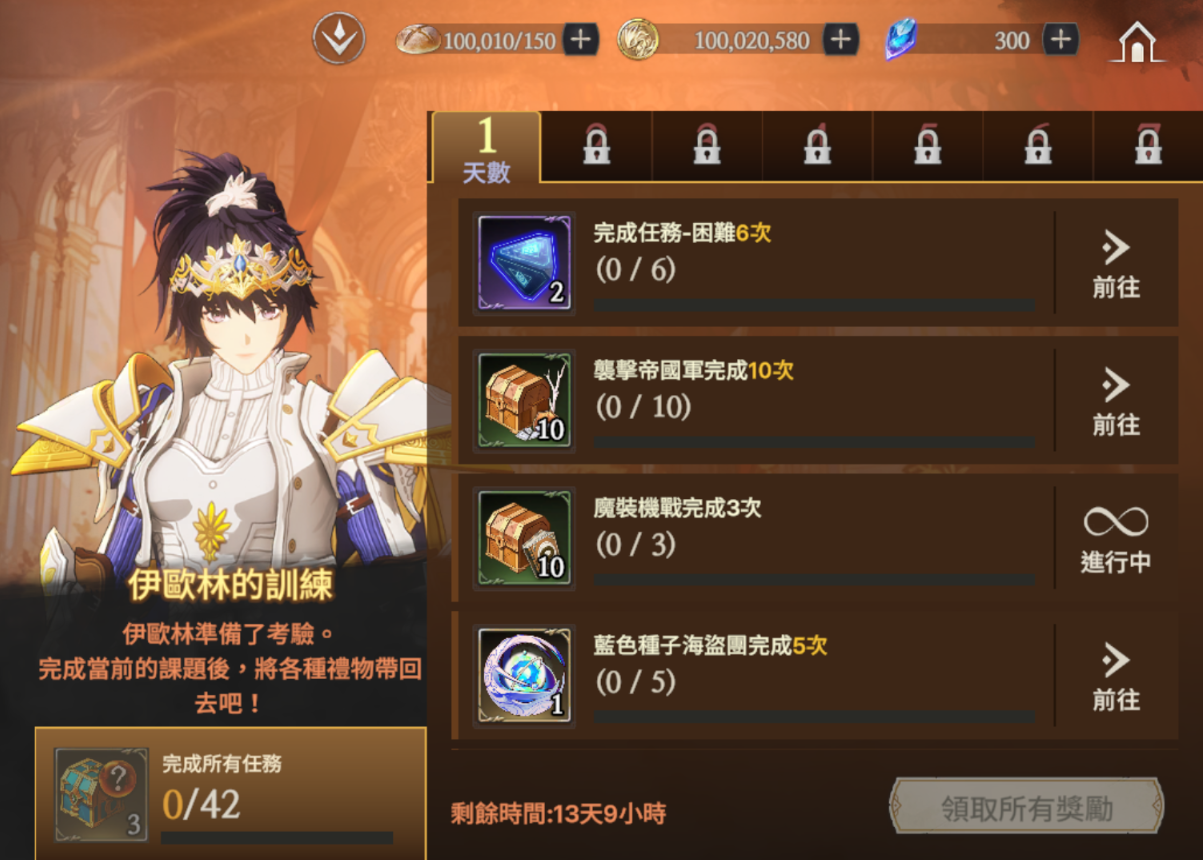
Task: Toggle the downward arrow collapse icon
Action: tap(339, 40)
